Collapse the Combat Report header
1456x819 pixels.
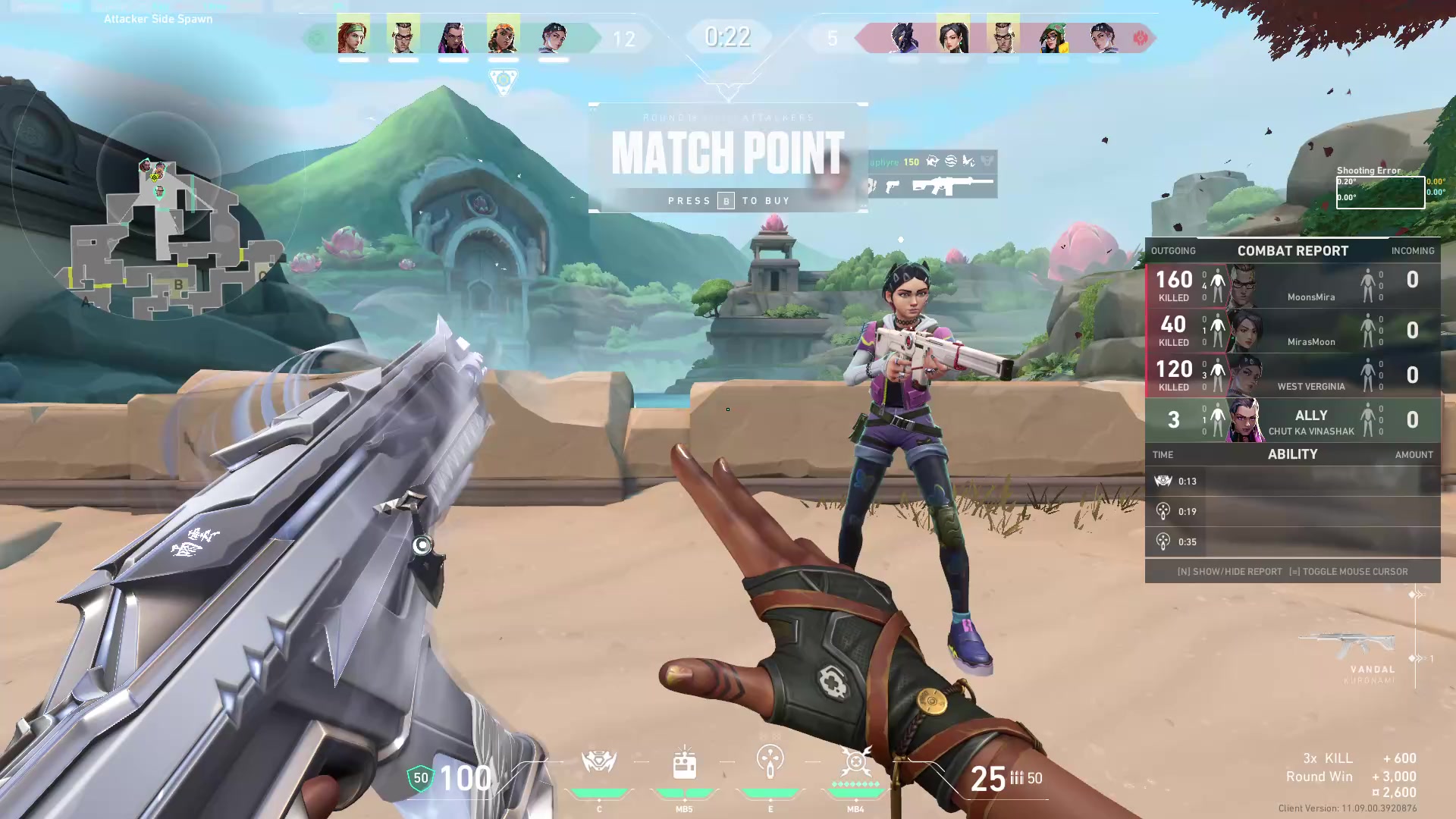[1292, 250]
